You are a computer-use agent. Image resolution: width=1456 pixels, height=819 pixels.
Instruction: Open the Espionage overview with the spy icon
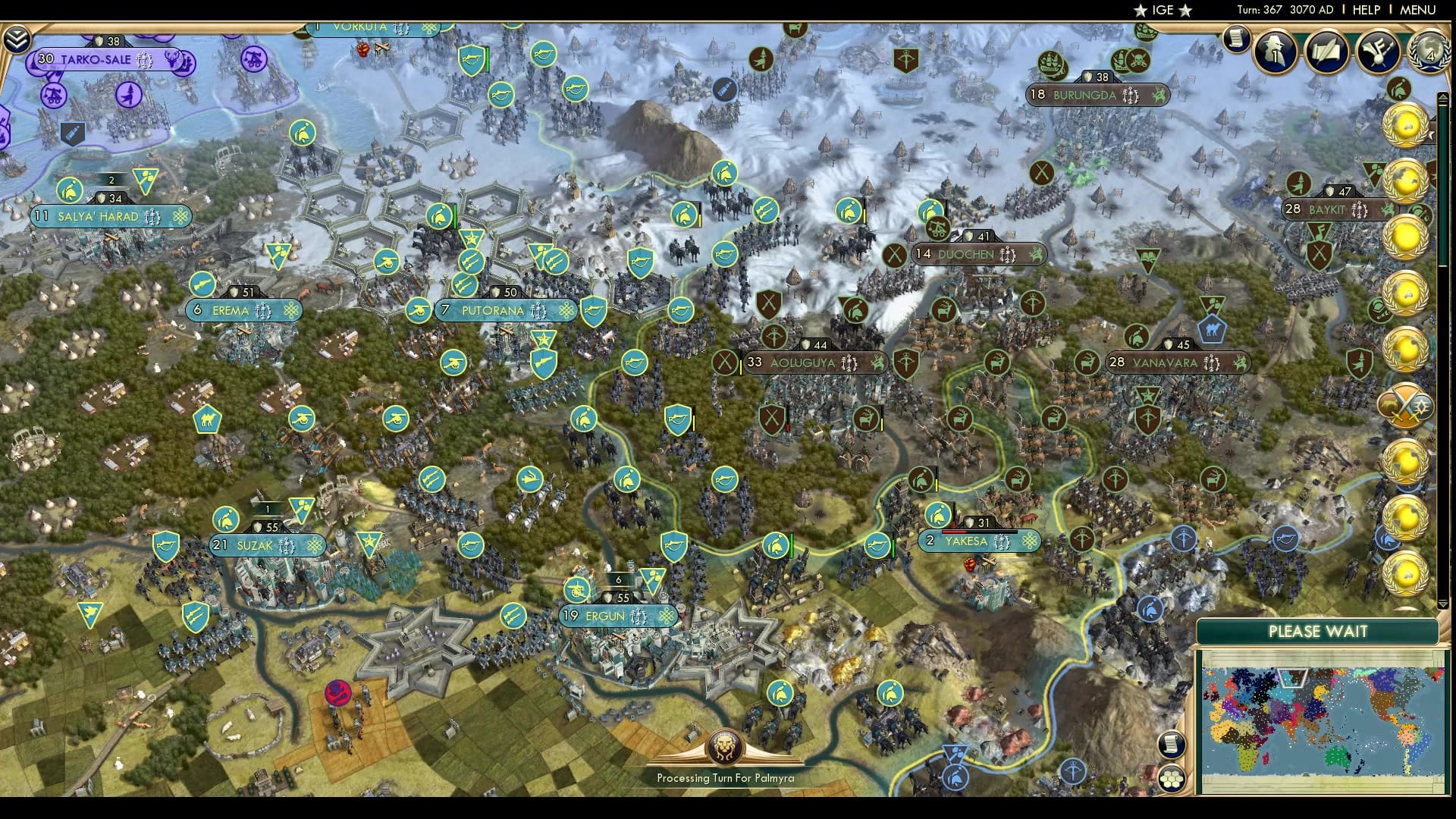pos(1274,52)
